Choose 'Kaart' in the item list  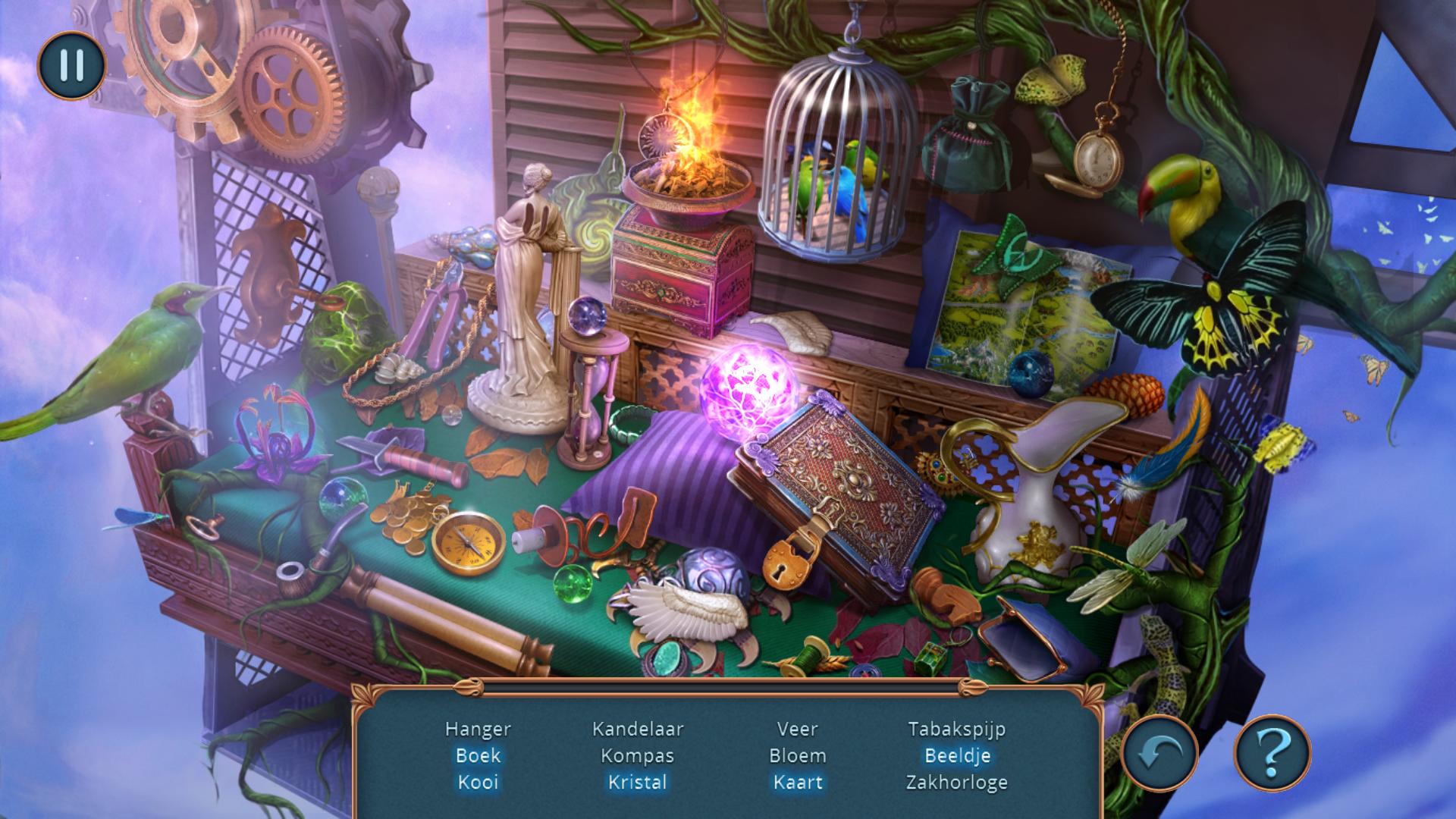(x=797, y=782)
